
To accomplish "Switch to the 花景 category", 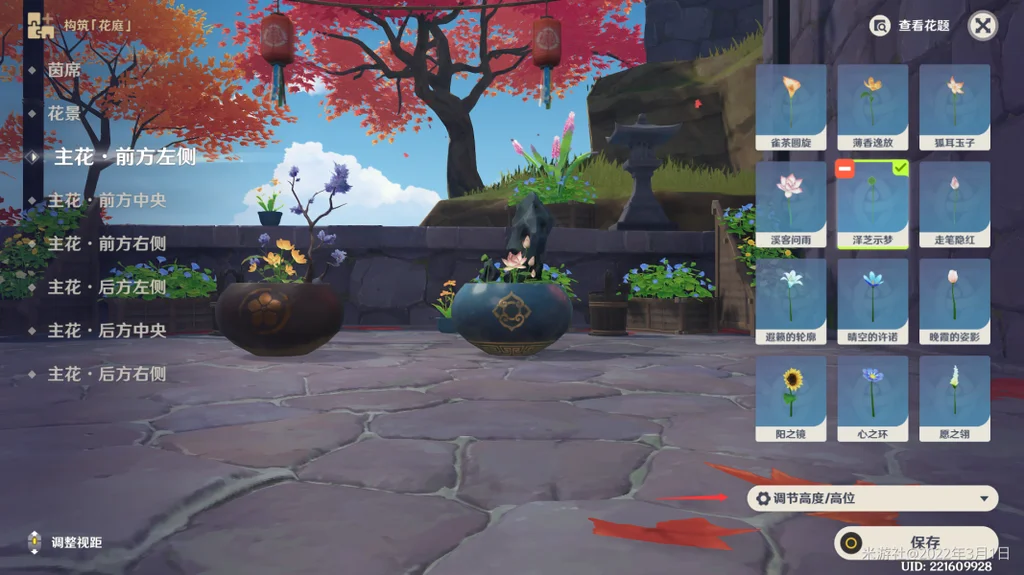I will [64, 114].
